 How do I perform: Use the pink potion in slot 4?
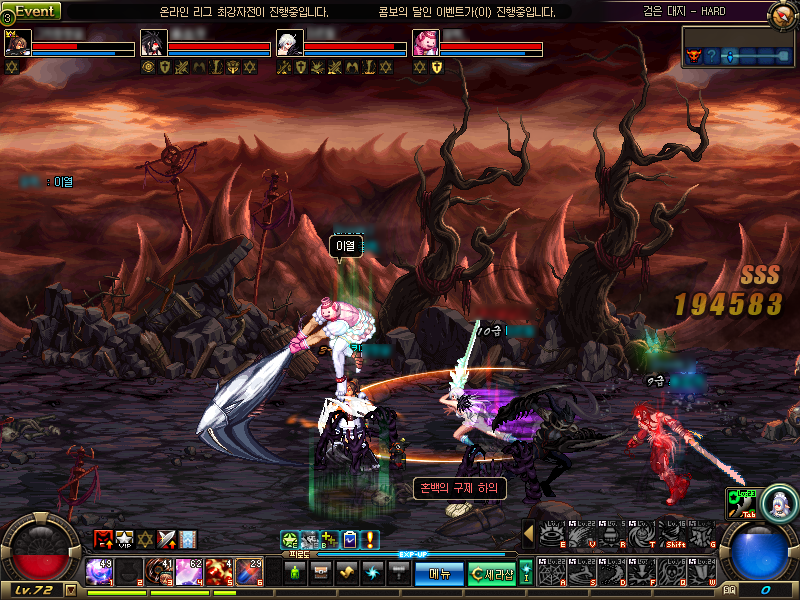click(x=190, y=572)
